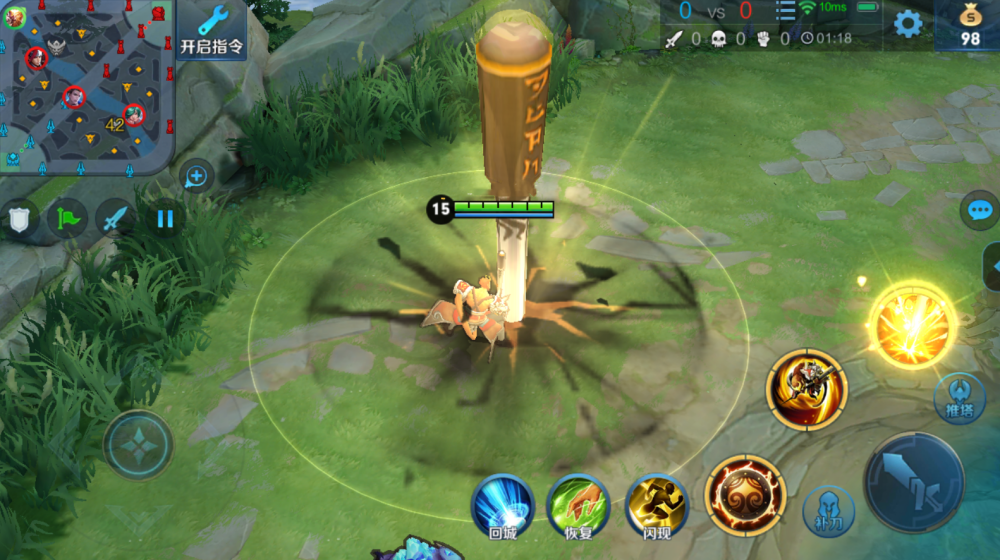1000x560 pixels.
Task: Open the chat bubble icon
Action: tap(979, 211)
